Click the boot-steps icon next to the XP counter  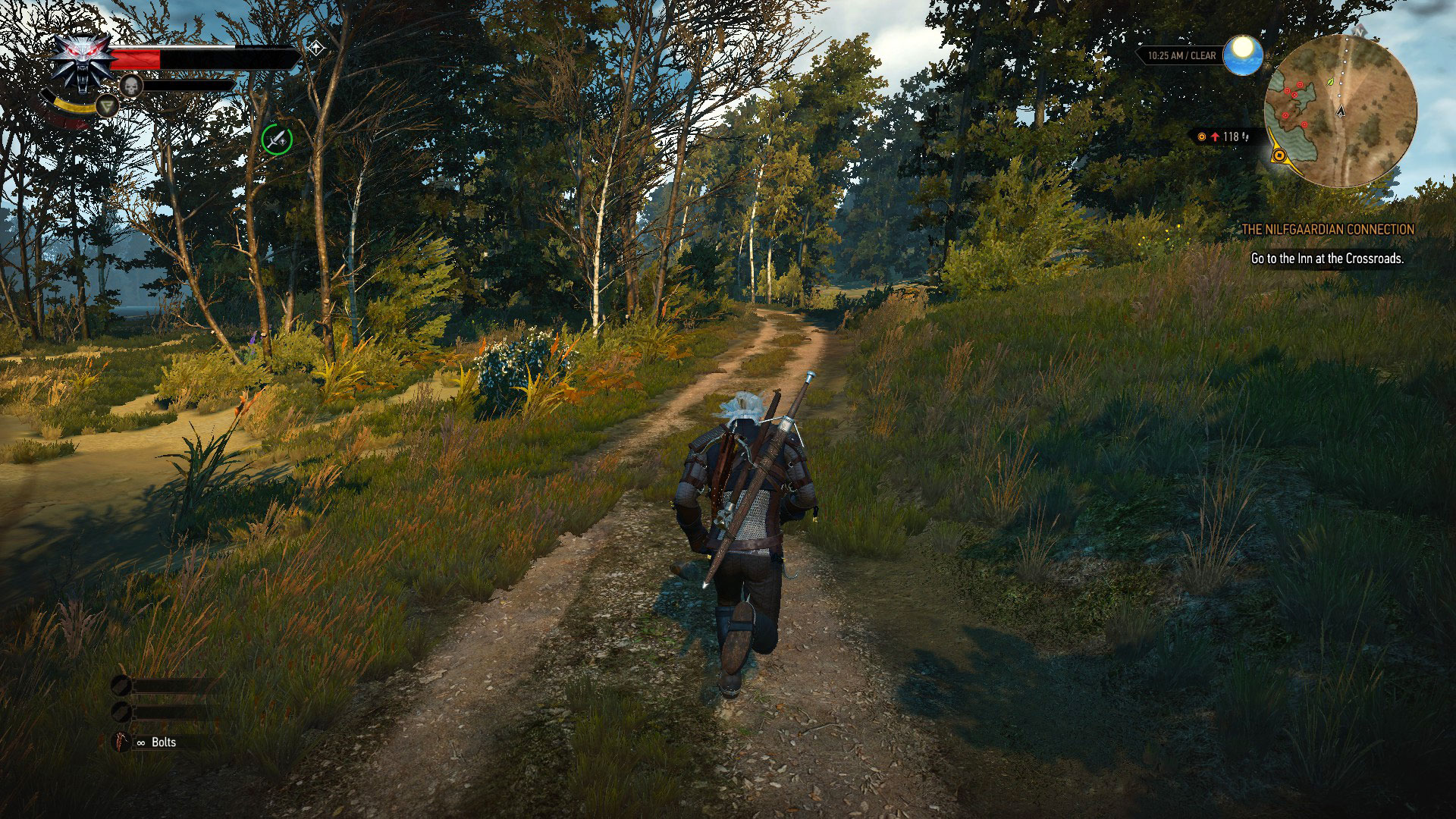tap(1244, 137)
